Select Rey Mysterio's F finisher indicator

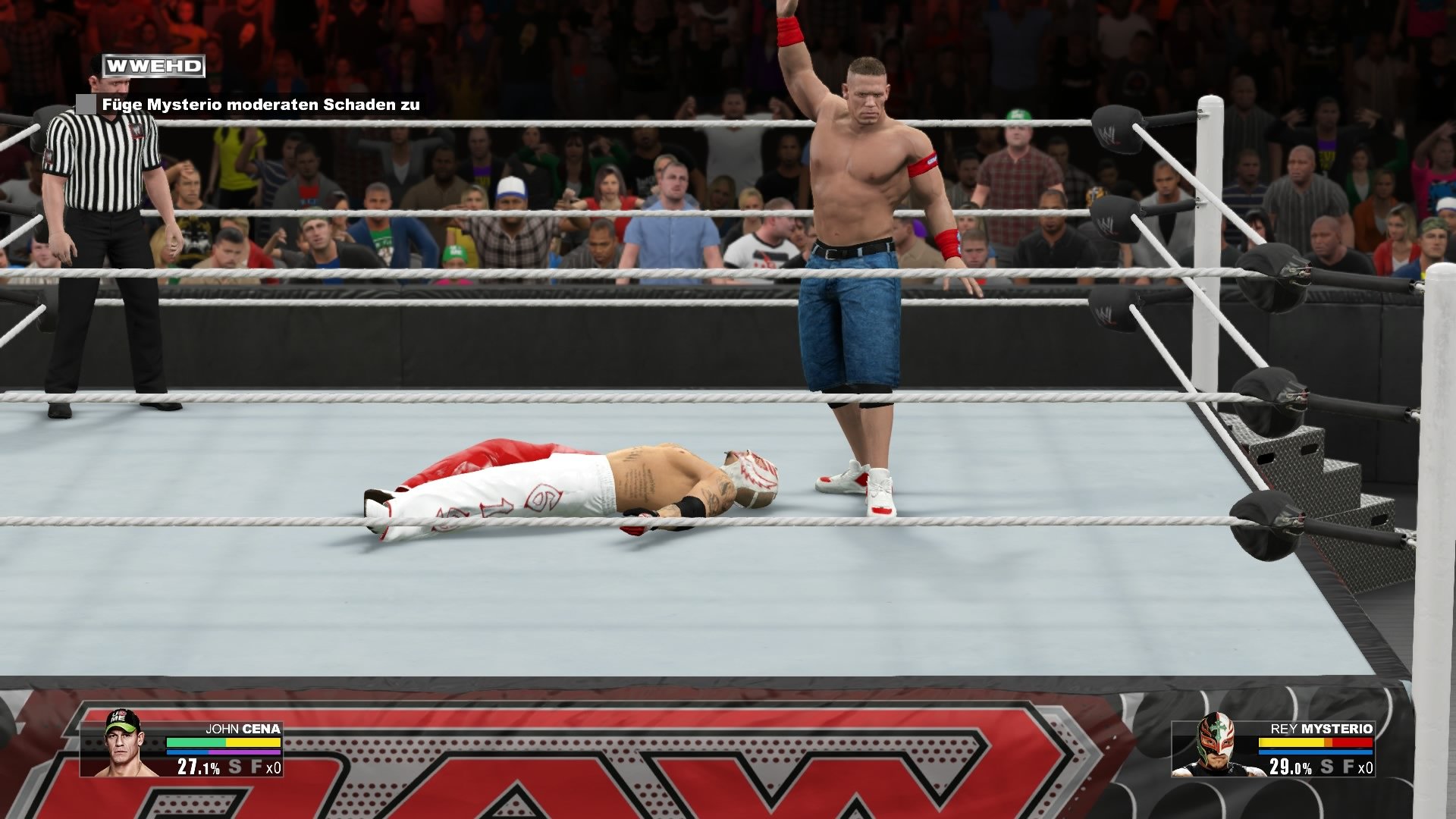(1350, 767)
